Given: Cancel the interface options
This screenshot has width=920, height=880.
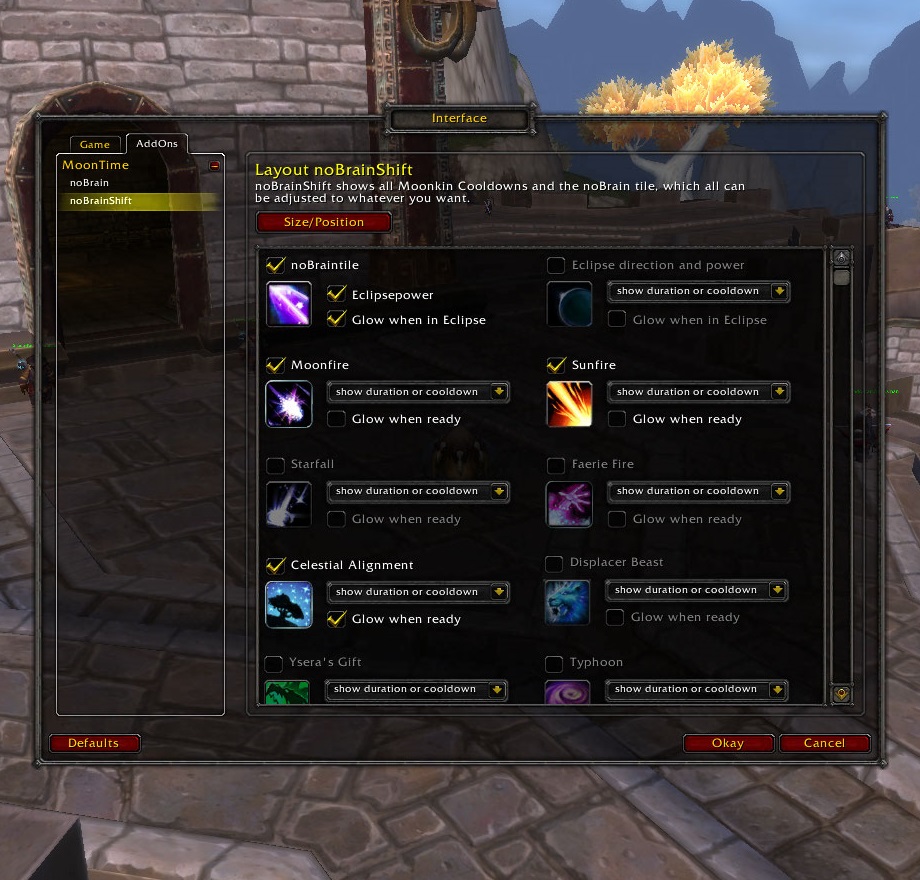Looking at the screenshot, I should (824, 743).
